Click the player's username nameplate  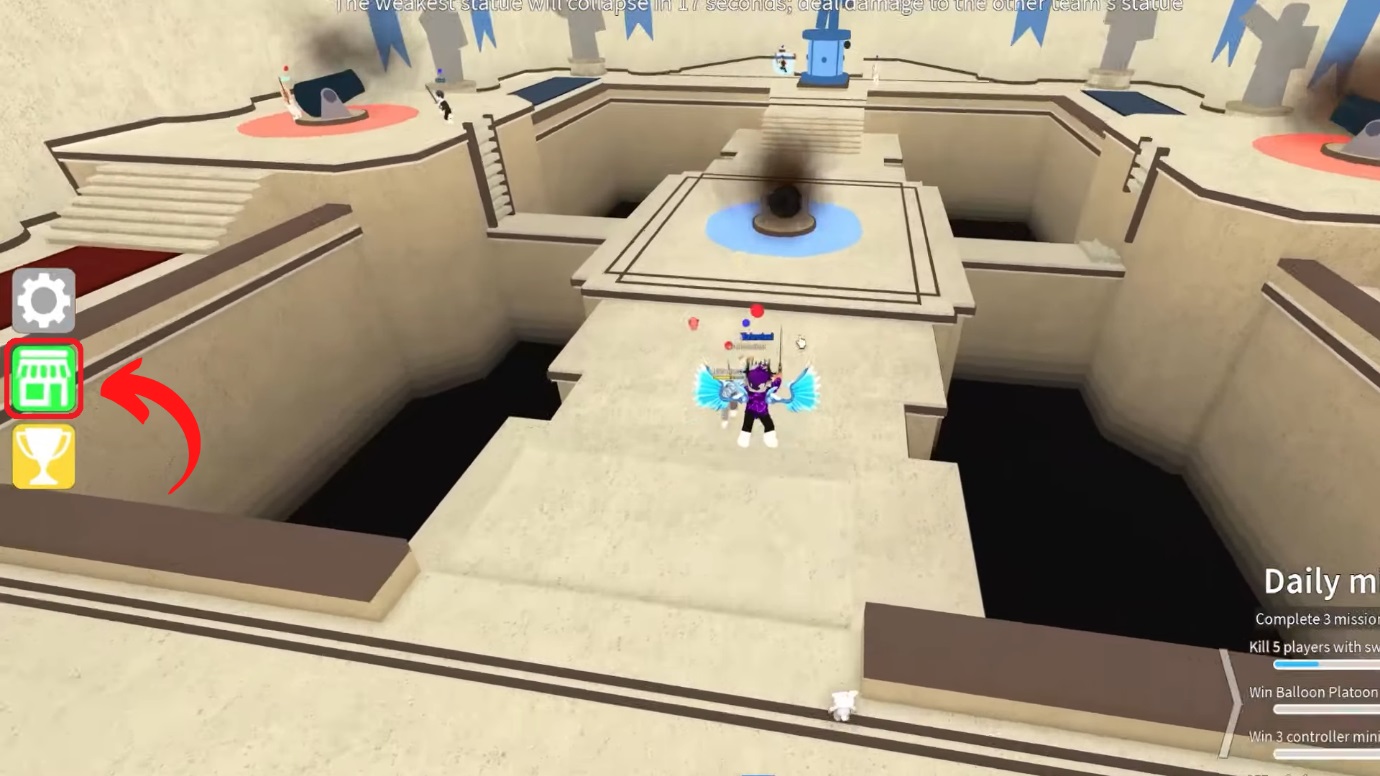tap(757, 337)
